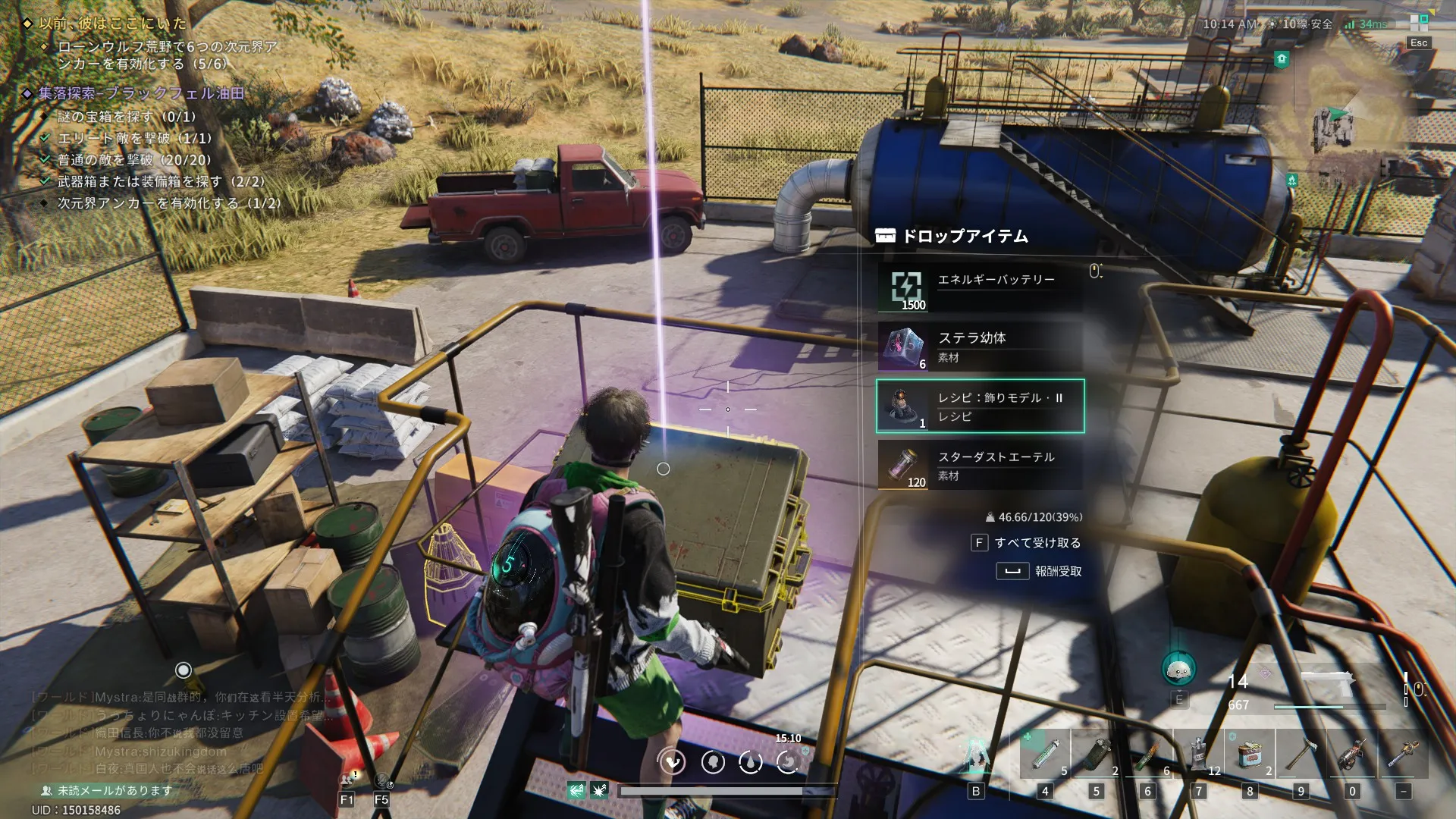Claim rewards with the 報酬受取 button

click(x=1040, y=571)
